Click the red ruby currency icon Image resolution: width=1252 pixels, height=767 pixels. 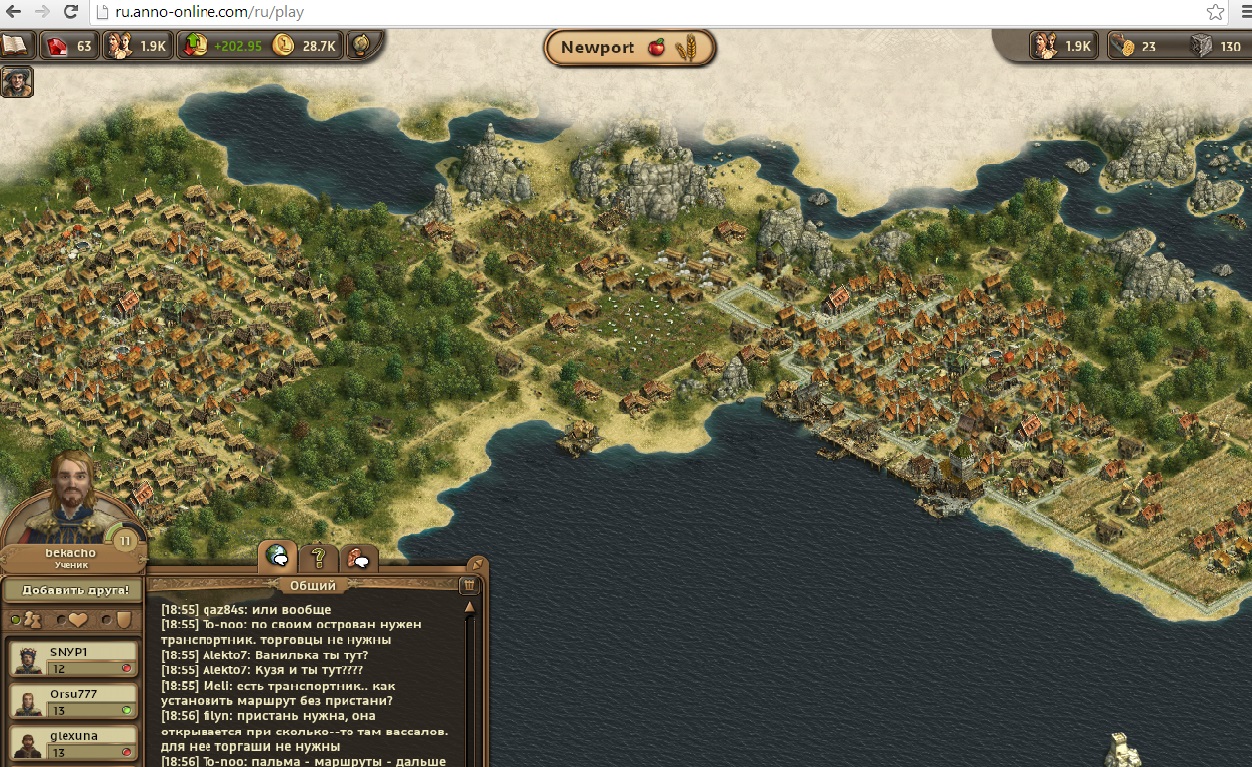pos(57,46)
